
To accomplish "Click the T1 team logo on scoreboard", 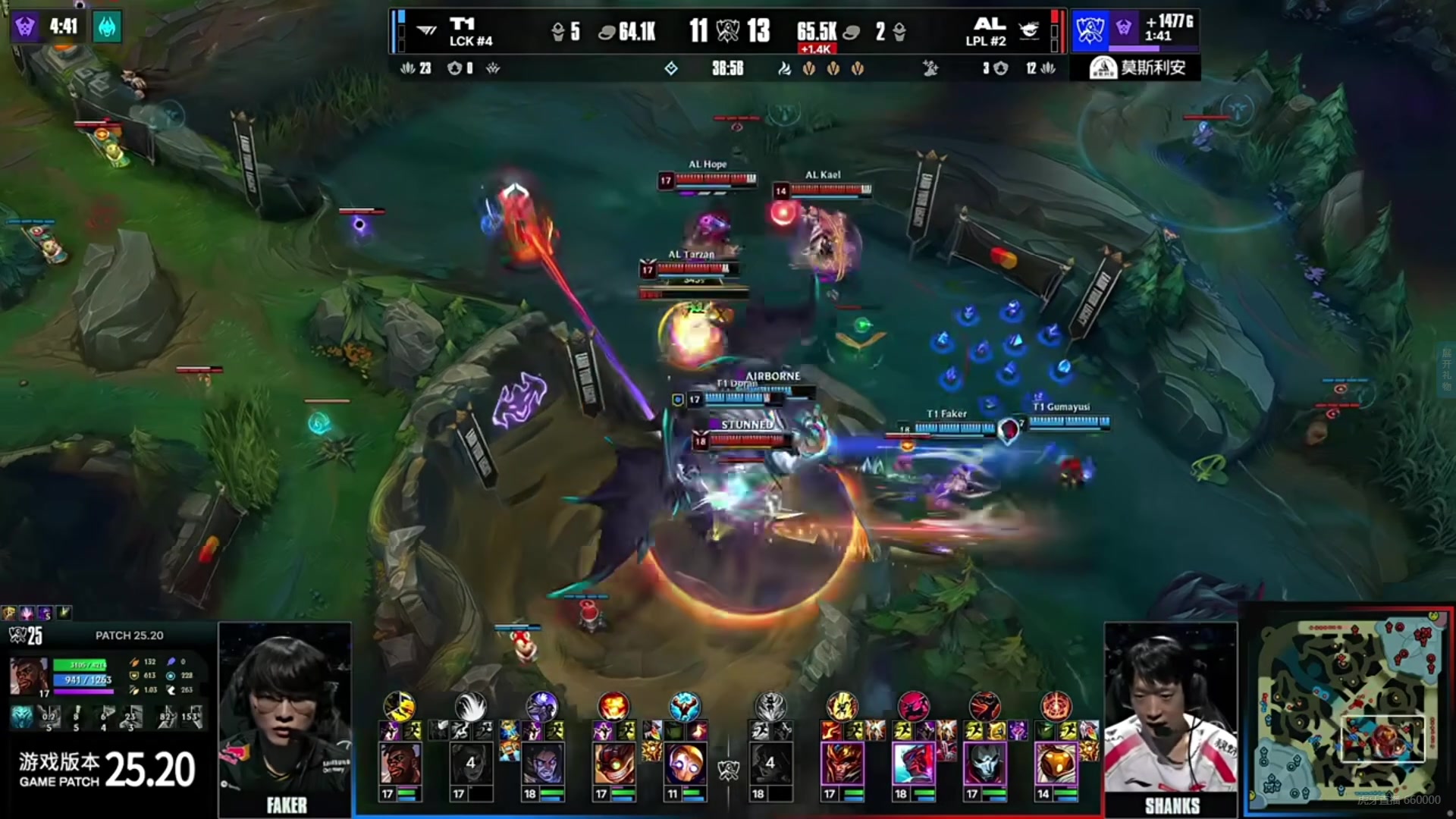I will (462, 24).
